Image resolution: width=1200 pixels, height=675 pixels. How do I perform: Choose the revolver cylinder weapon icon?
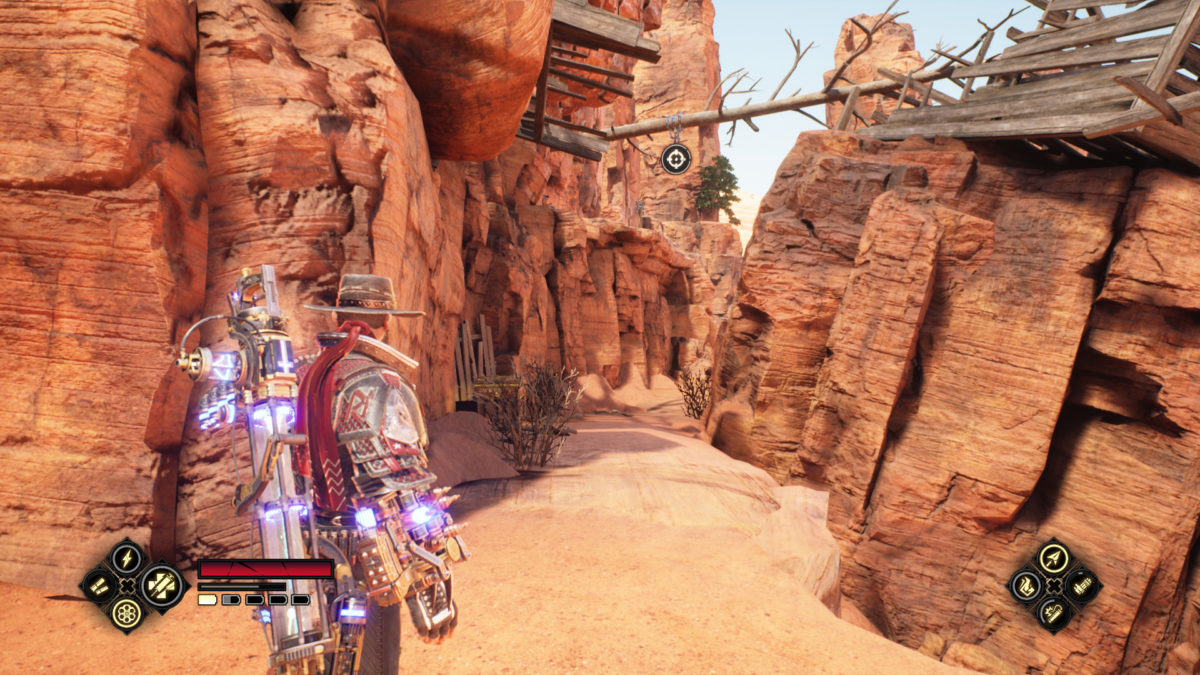click(126, 613)
